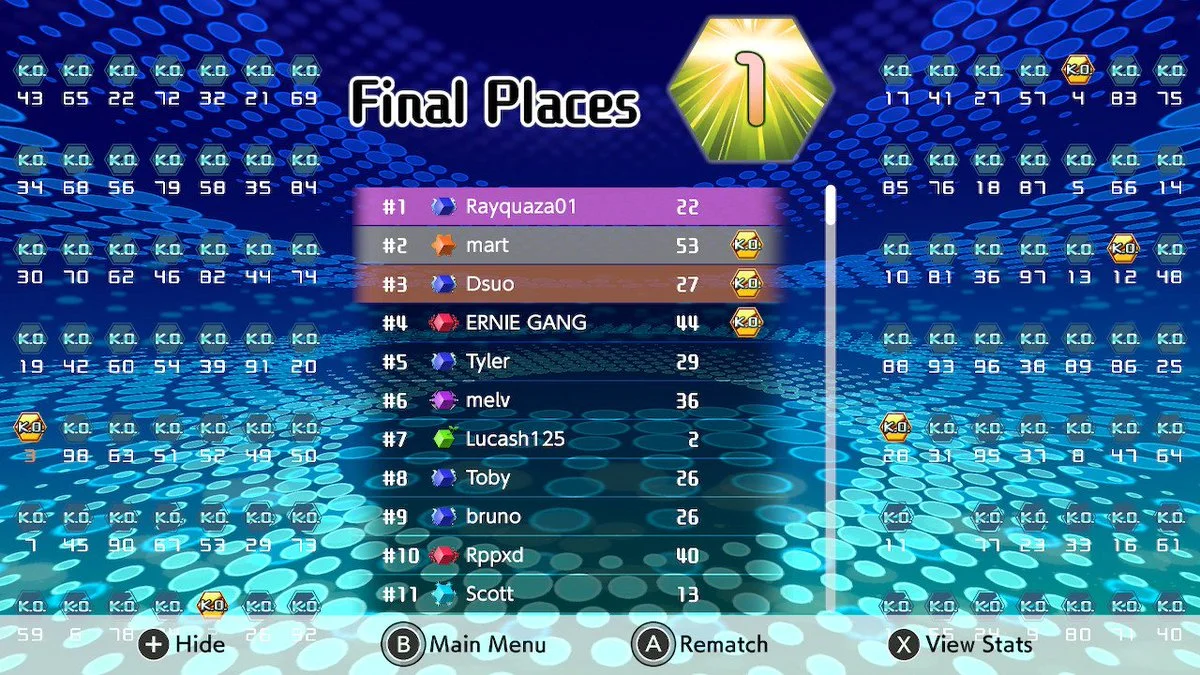1200x675 pixels.
Task: Choose Rematch to play again
Action: (702, 644)
